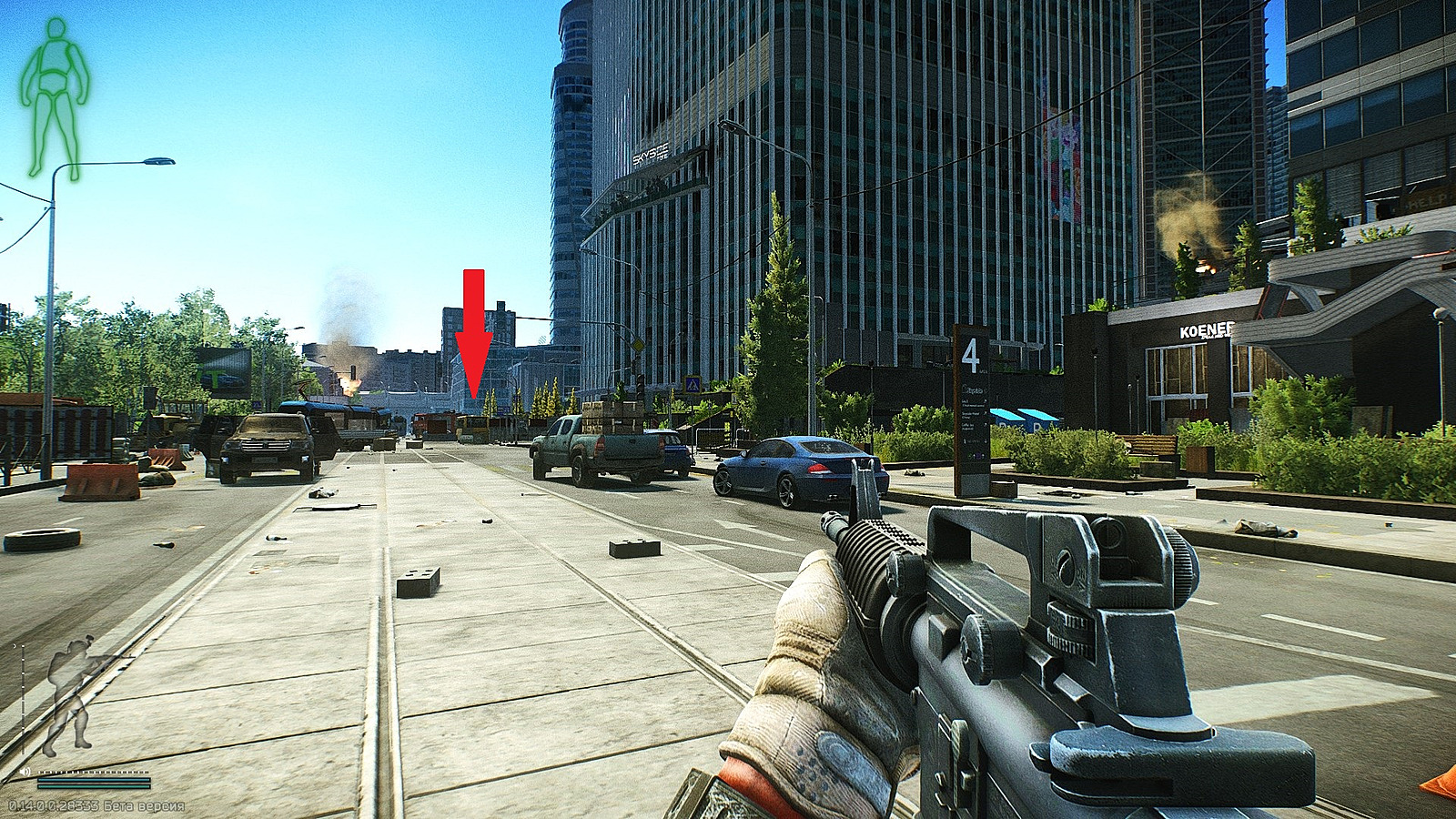Viewport: 1456px width, 819px height.
Task: Click the small speaker noise icon
Action: point(25,772)
